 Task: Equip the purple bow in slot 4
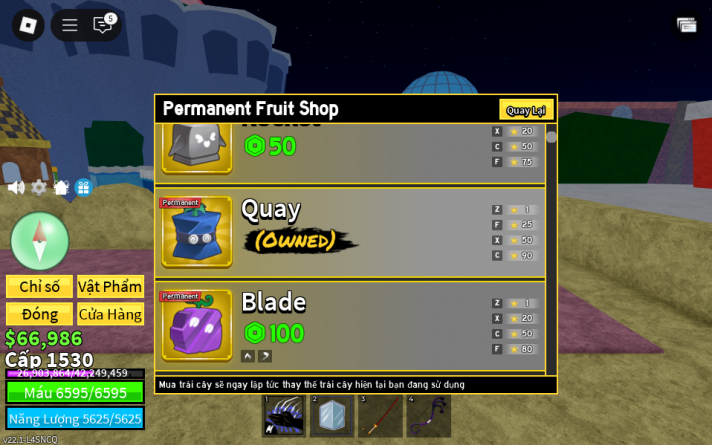[x=428, y=415]
